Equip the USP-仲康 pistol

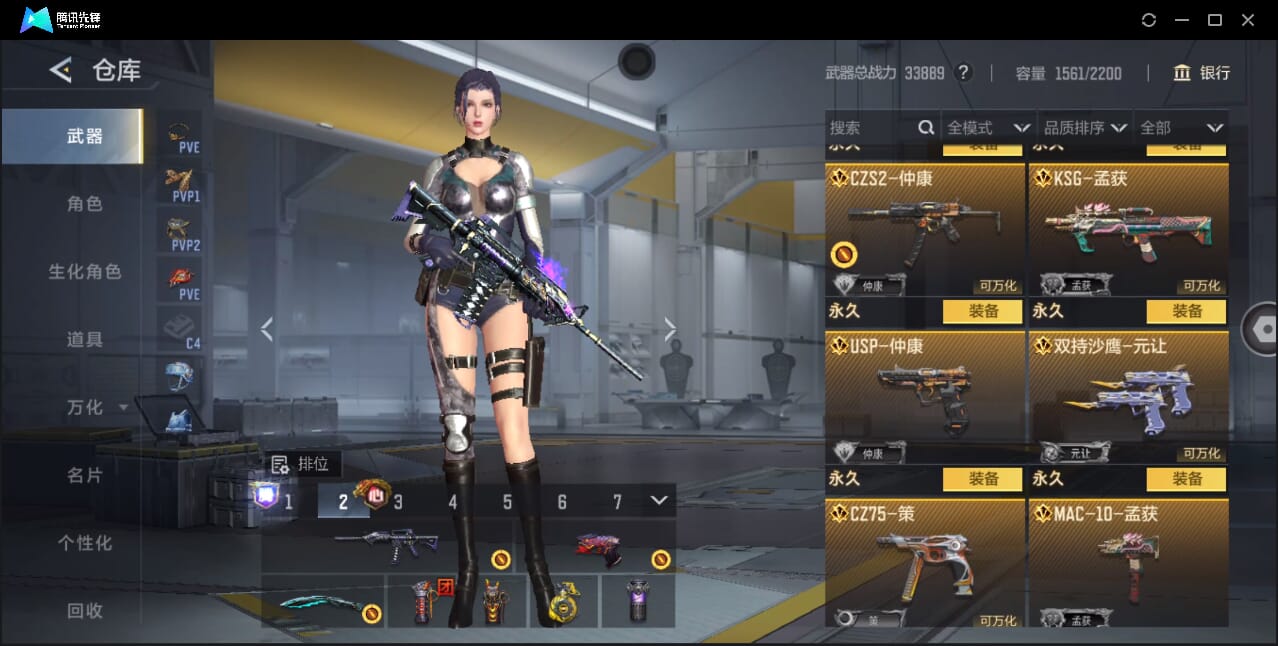tap(982, 479)
